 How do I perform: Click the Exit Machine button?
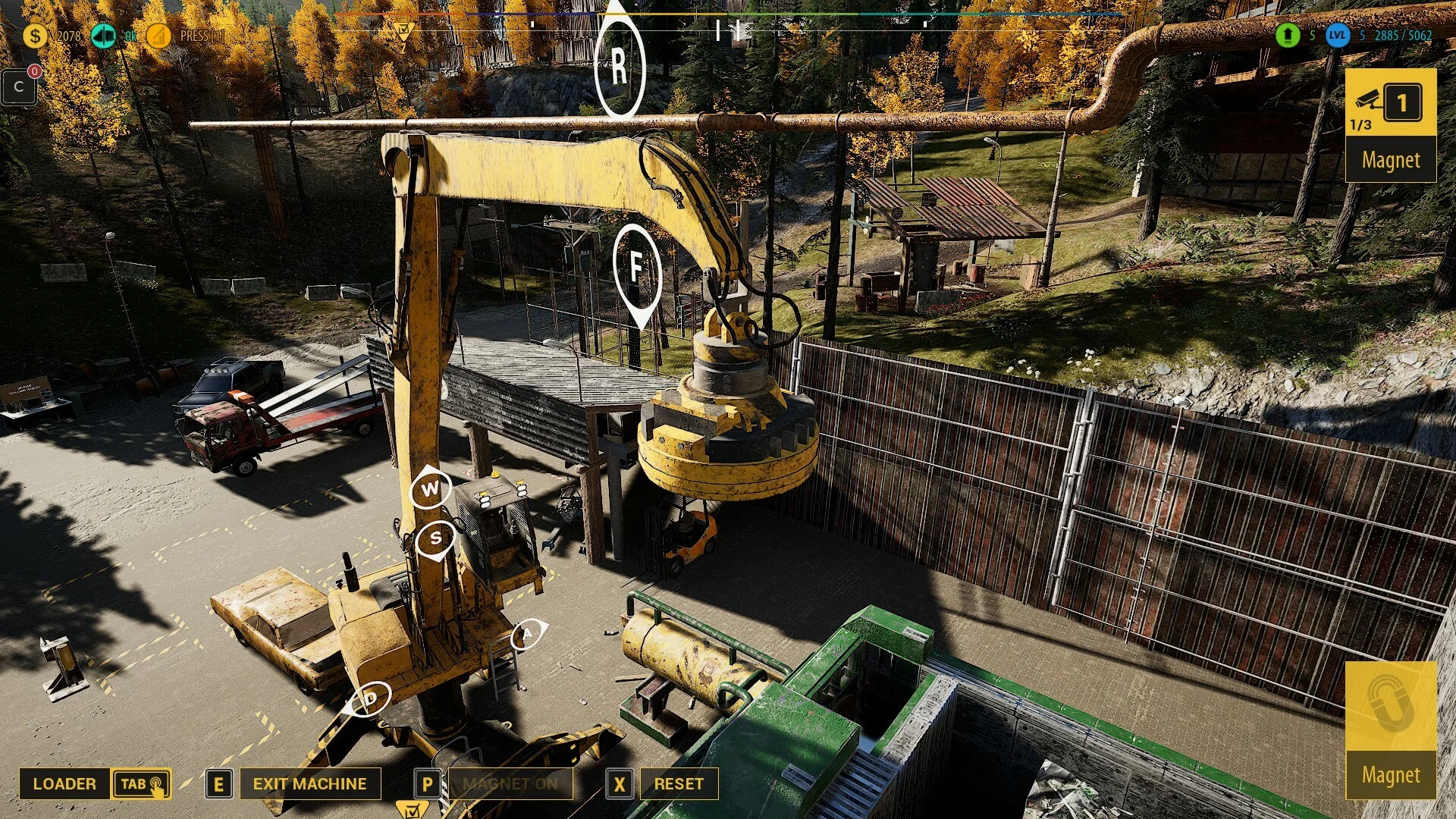point(309,784)
